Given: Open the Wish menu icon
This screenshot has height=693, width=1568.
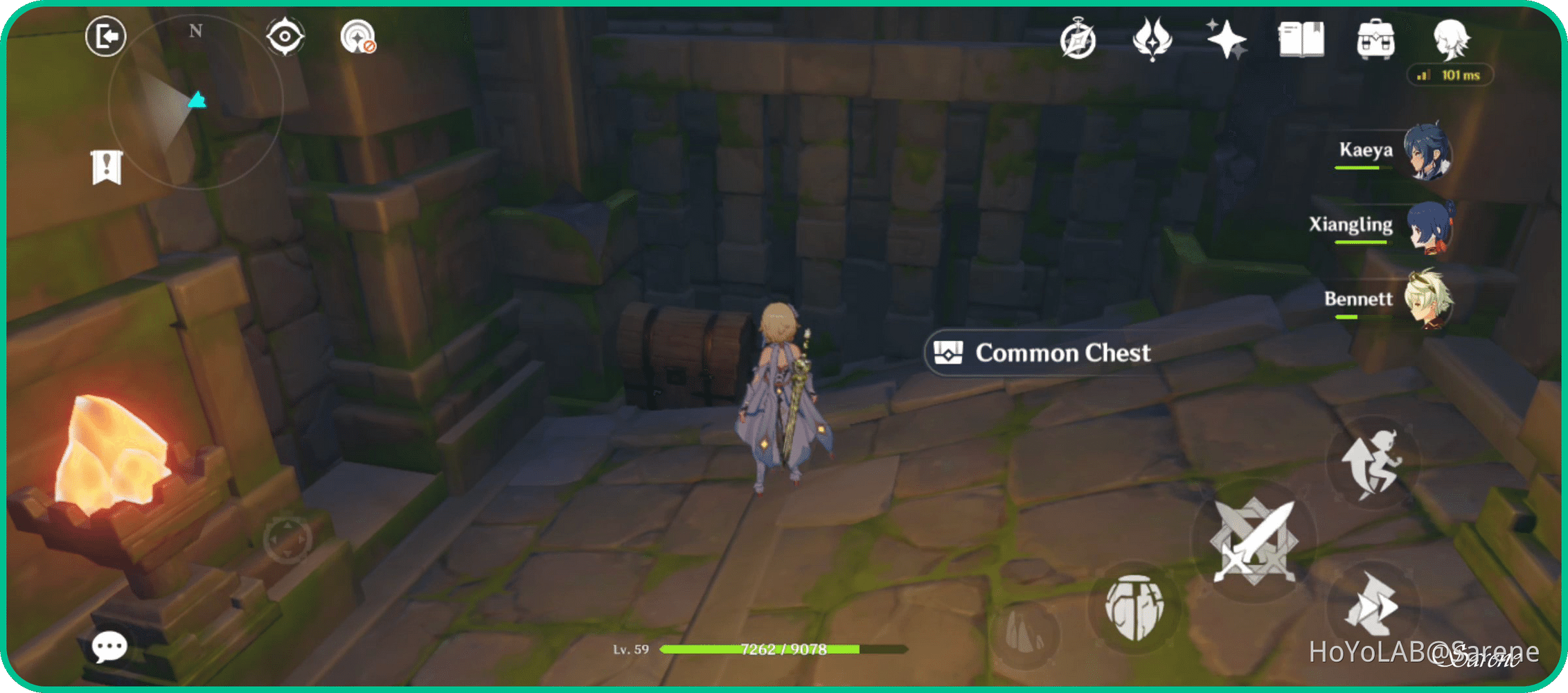Looking at the screenshot, I should point(1151,40).
